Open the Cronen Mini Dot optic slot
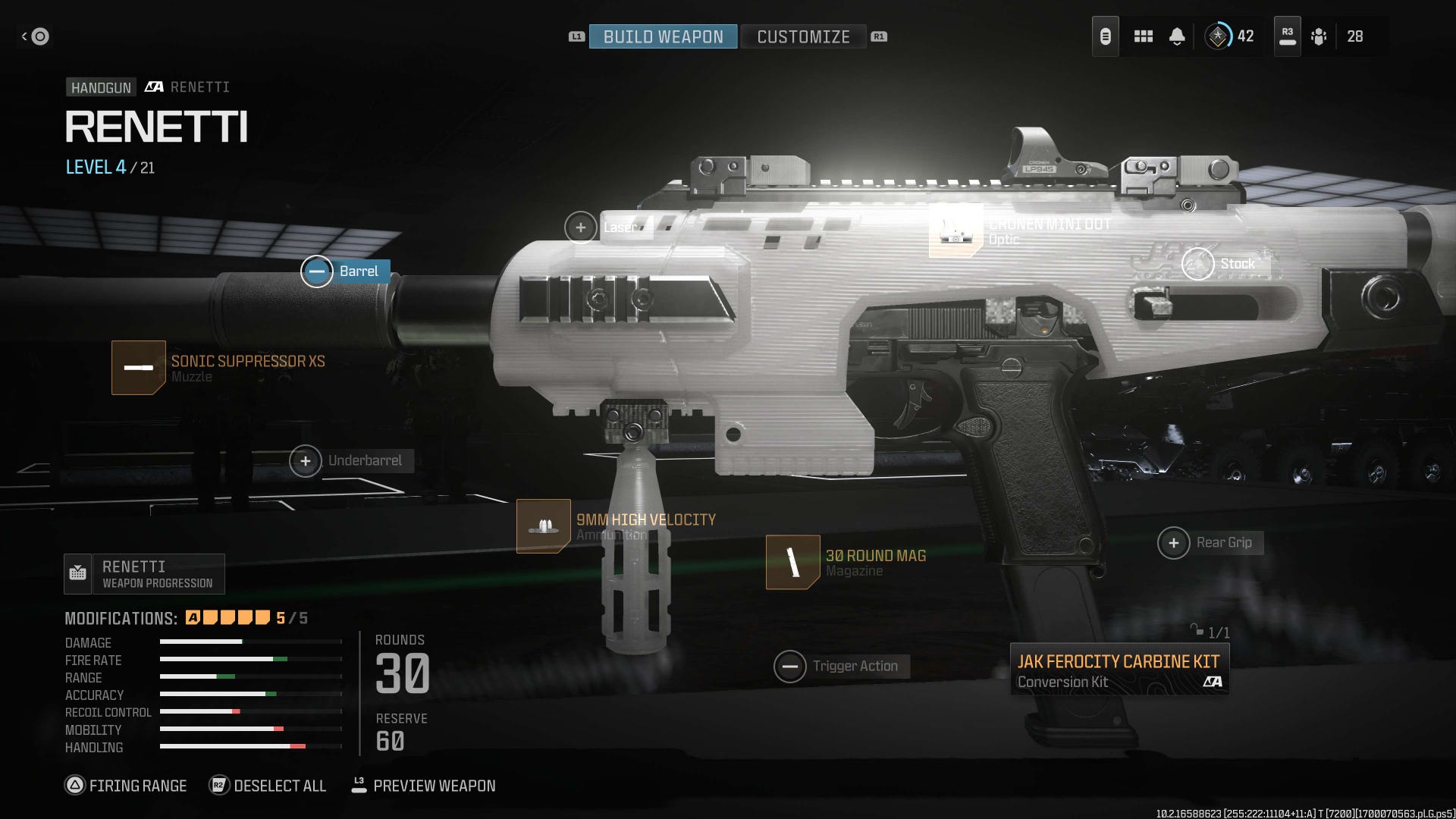 [955, 232]
